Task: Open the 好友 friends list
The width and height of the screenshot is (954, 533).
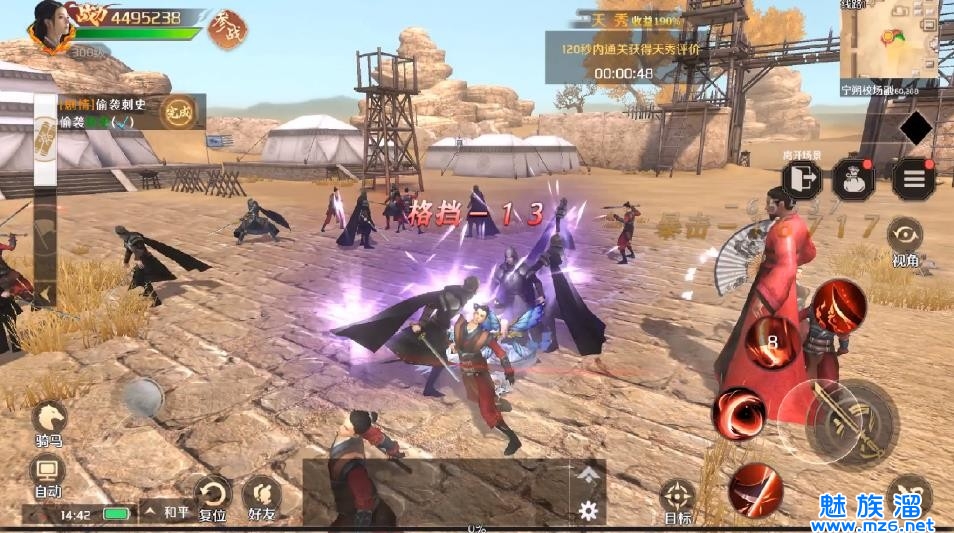Action: [x=262, y=497]
